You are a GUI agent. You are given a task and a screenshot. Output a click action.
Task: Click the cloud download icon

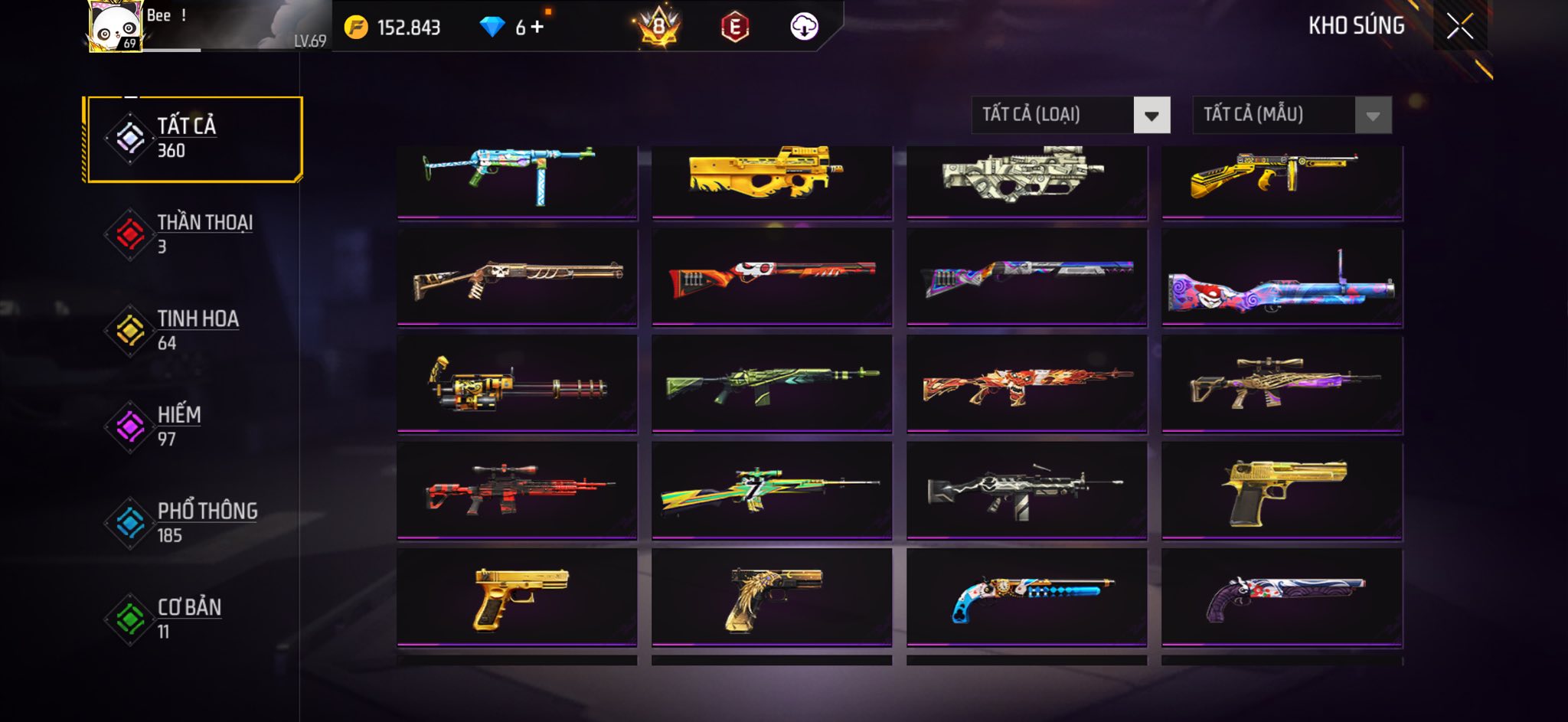pyautogui.click(x=804, y=27)
